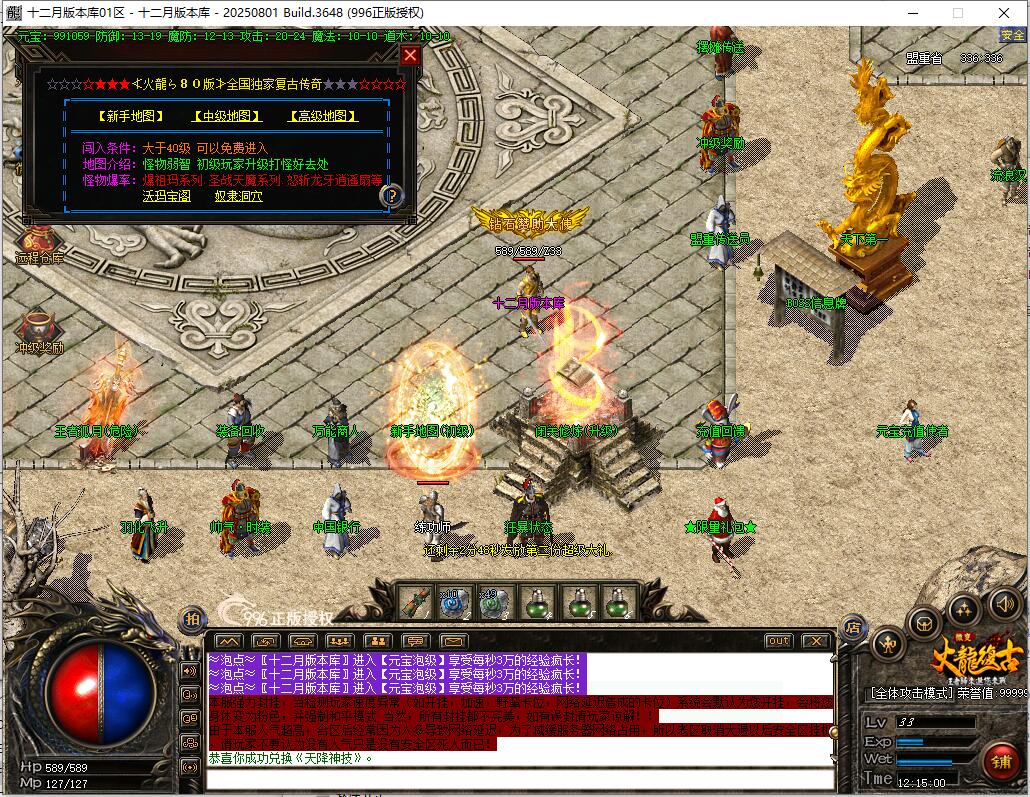Image resolution: width=1030 pixels, height=797 pixels.
Task: Close the chat panel with its X
Action: click(x=816, y=640)
